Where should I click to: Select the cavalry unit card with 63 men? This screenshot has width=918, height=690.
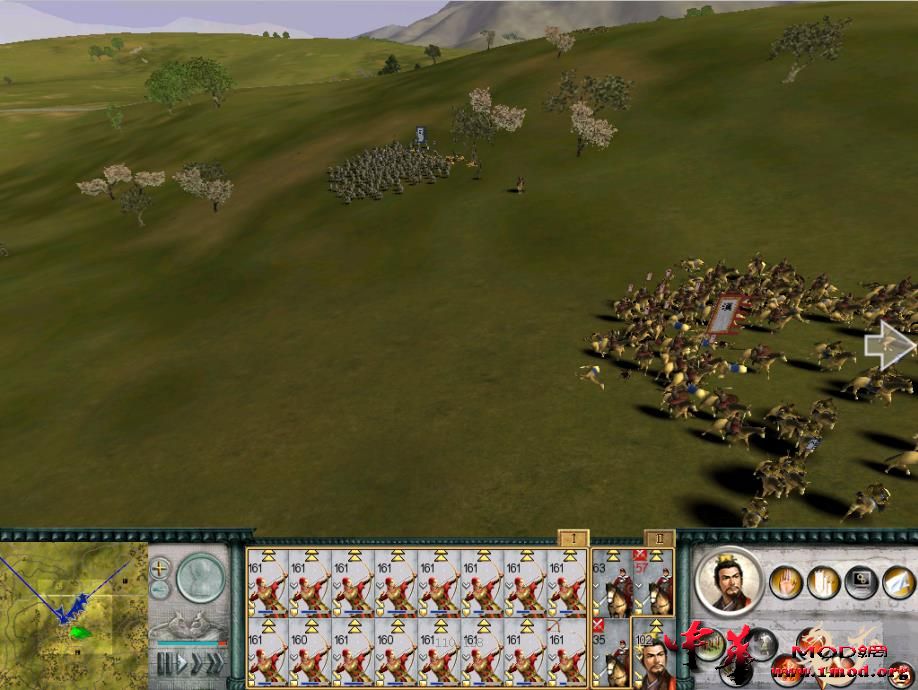click(613, 587)
